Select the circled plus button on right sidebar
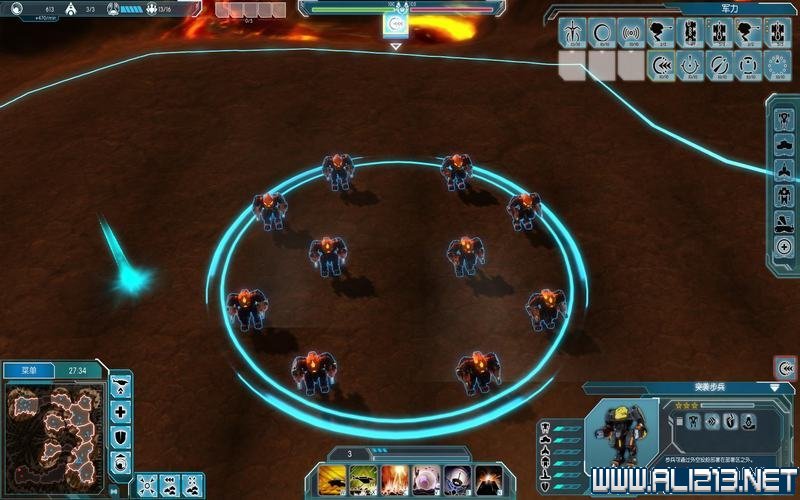Screen dimensions: 800x500 [784, 247]
